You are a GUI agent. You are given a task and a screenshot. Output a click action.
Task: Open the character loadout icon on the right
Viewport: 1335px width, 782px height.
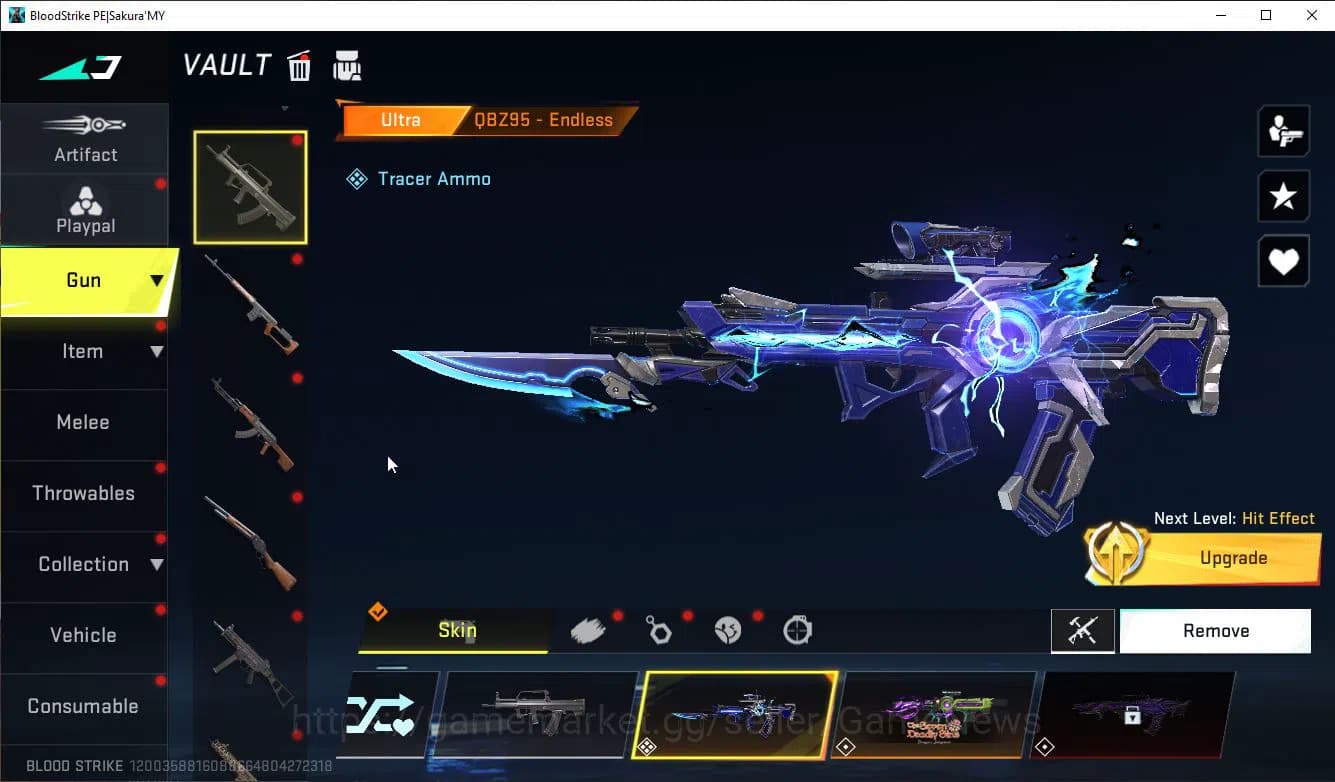coord(1283,130)
